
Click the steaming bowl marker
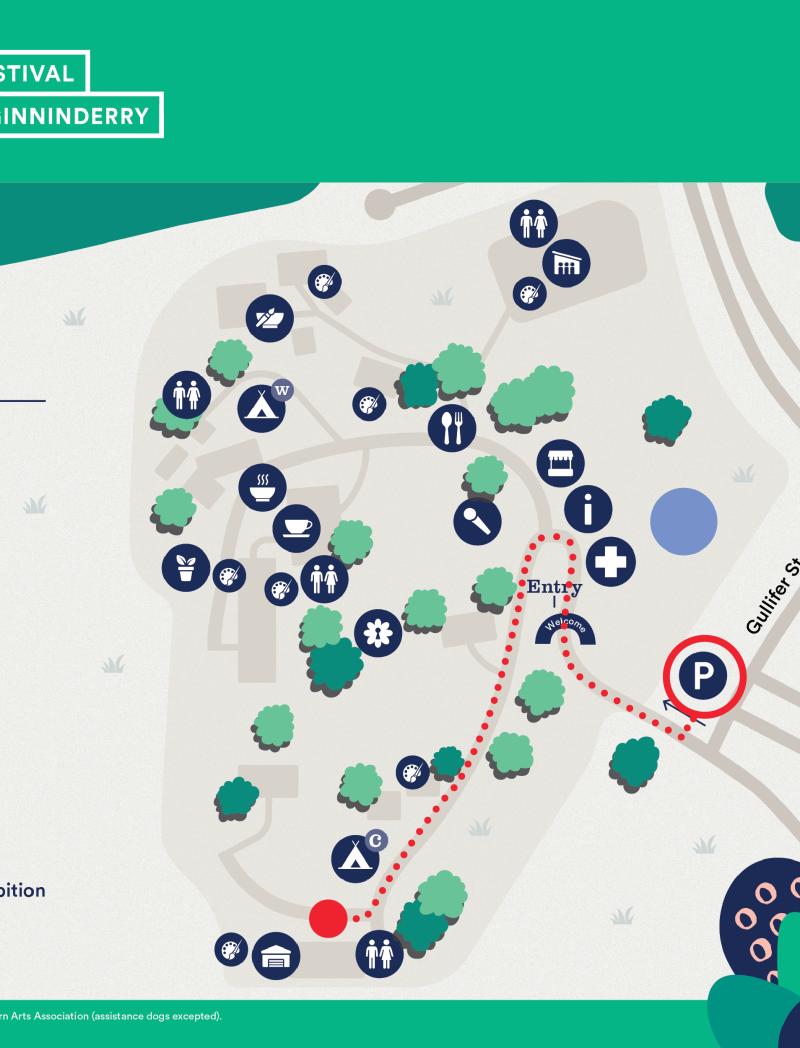click(262, 487)
